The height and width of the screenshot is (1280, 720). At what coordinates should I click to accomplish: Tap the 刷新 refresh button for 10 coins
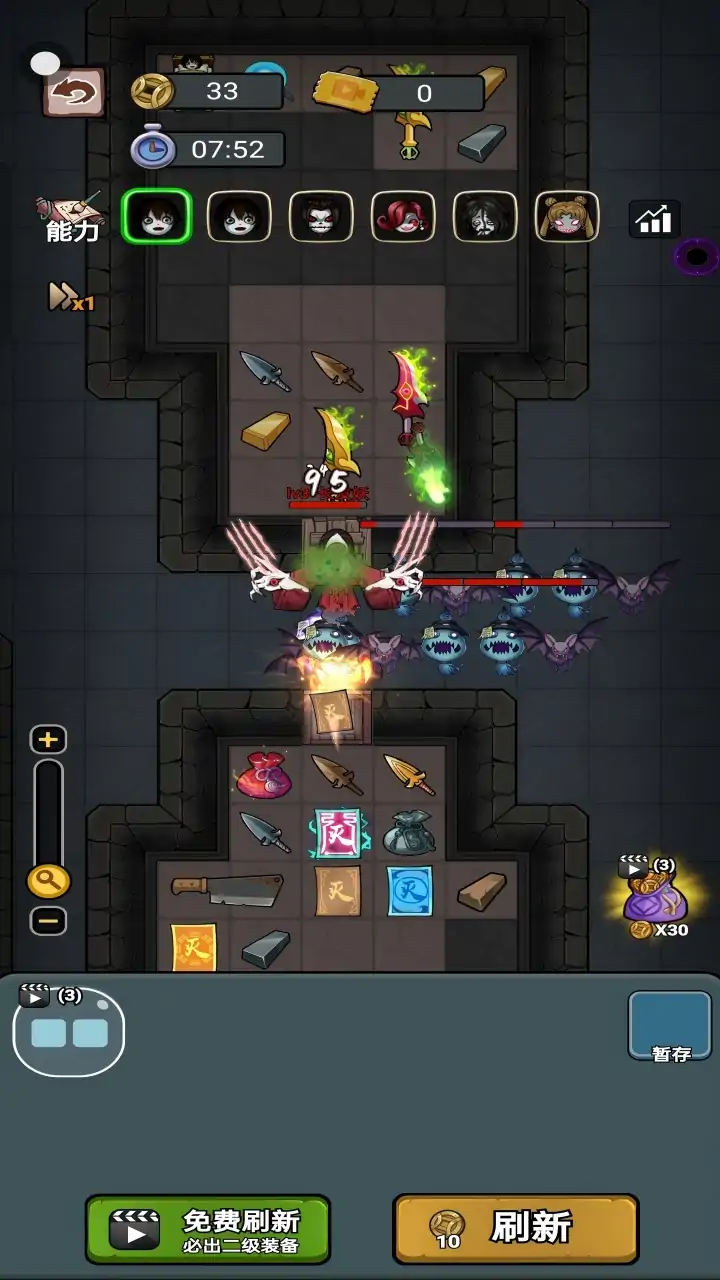tap(515, 1228)
